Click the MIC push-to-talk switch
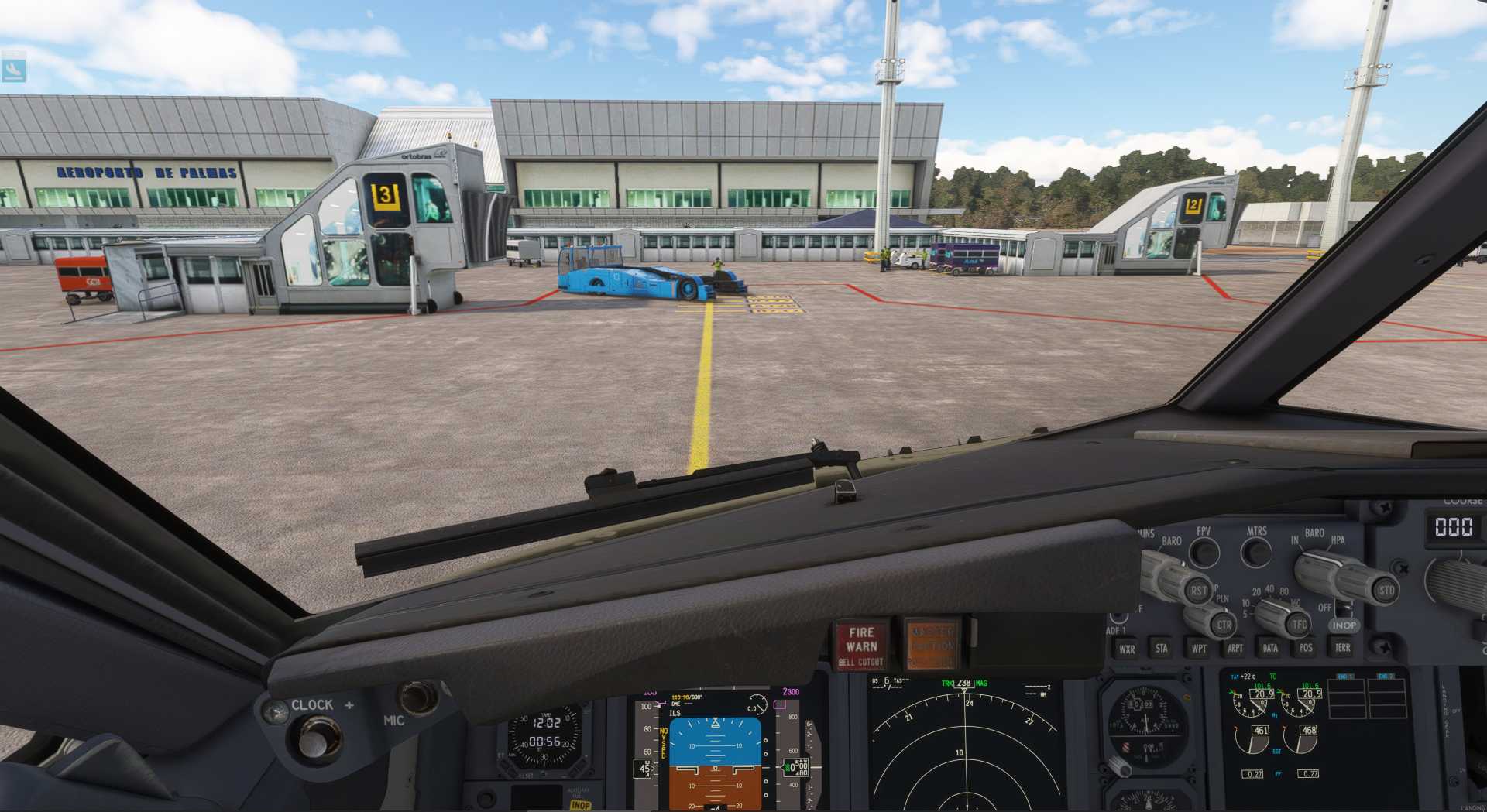Image resolution: width=1487 pixels, height=812 pixels. tap(418, 697)
